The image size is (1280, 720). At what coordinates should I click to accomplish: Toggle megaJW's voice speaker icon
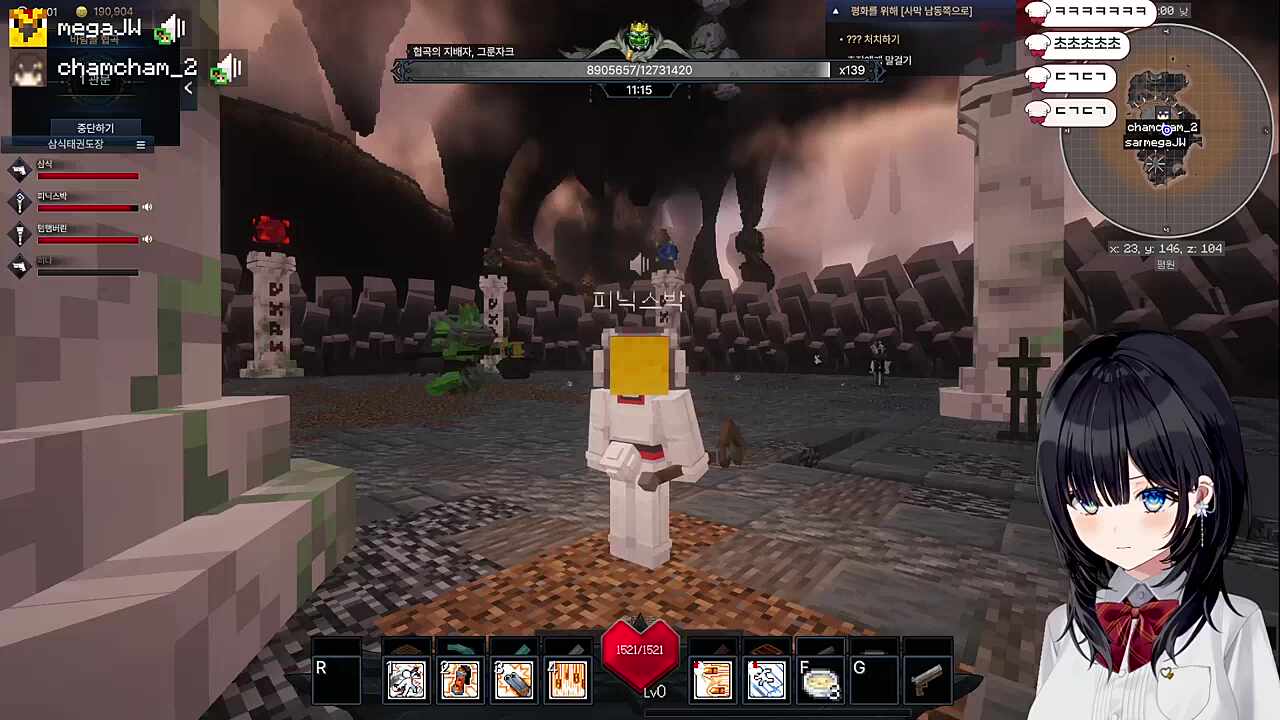172,29
